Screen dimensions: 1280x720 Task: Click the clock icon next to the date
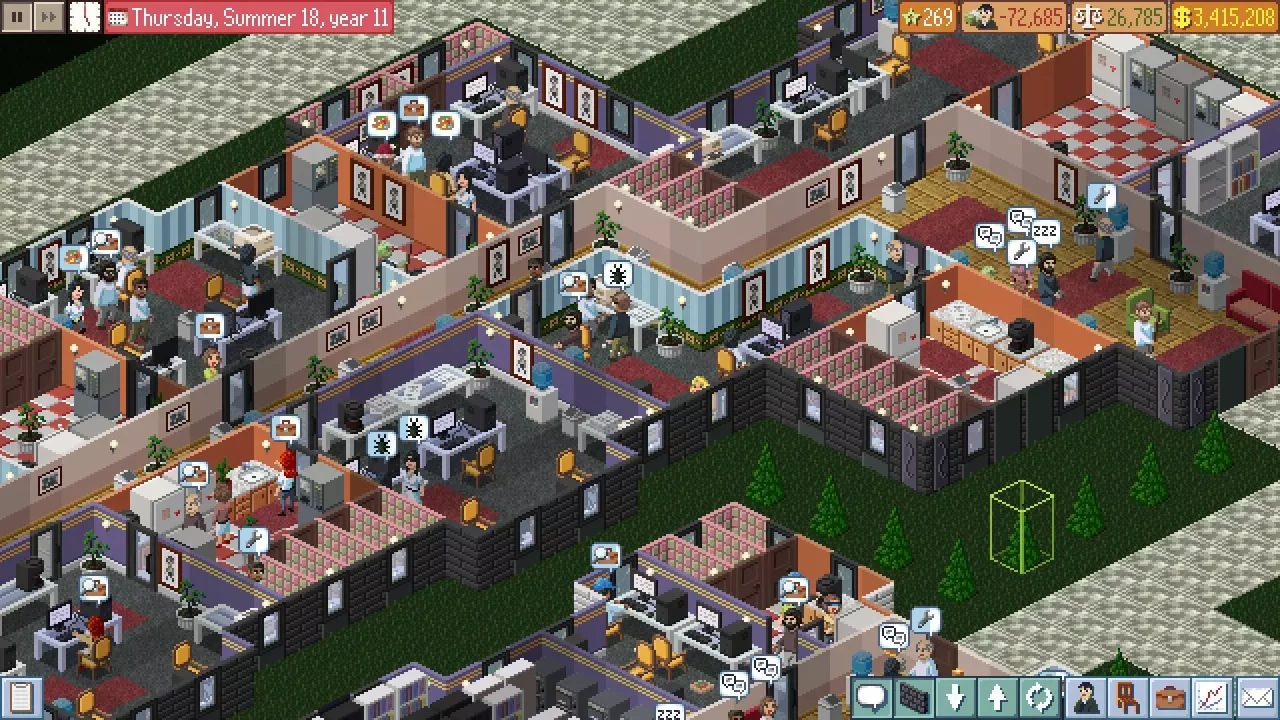coord(85,16)
